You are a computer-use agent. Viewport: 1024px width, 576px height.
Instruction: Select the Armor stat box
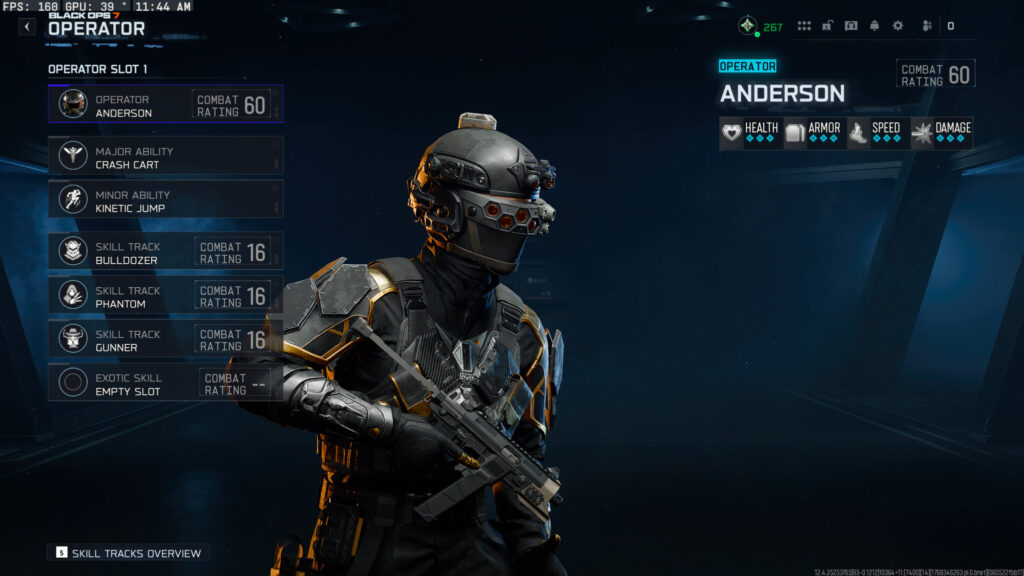coord(814,133)
